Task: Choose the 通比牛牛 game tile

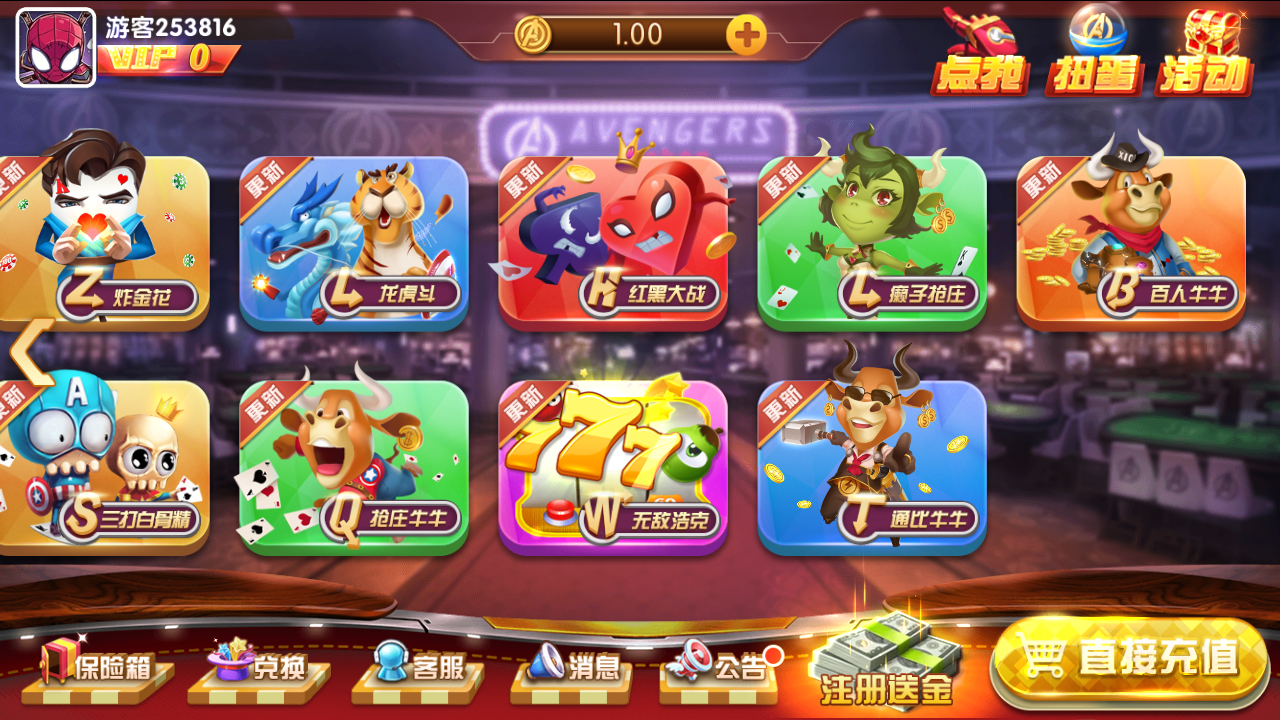Action: (872, 467)
